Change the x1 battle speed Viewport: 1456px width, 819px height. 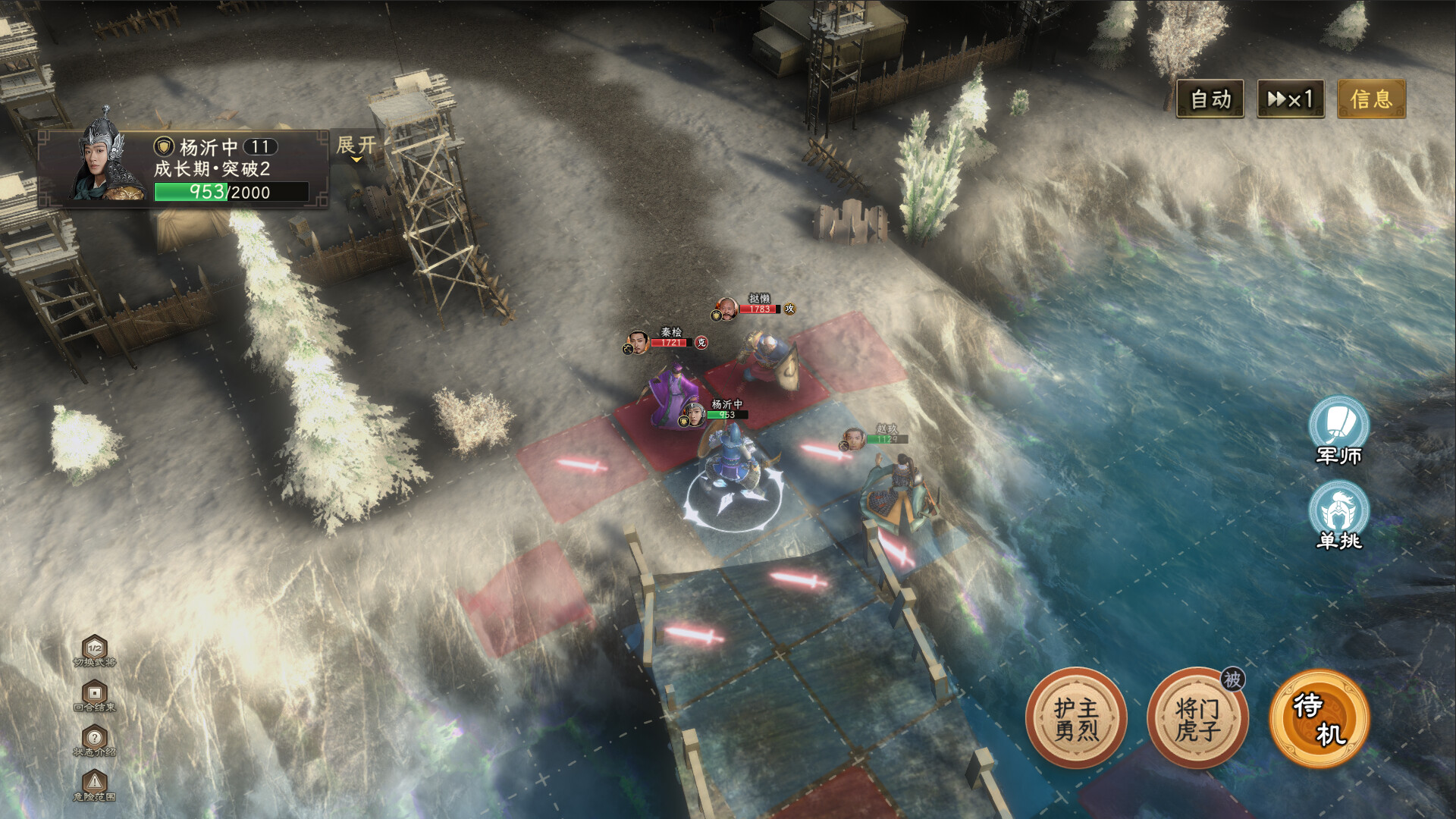pos(1290,99)
